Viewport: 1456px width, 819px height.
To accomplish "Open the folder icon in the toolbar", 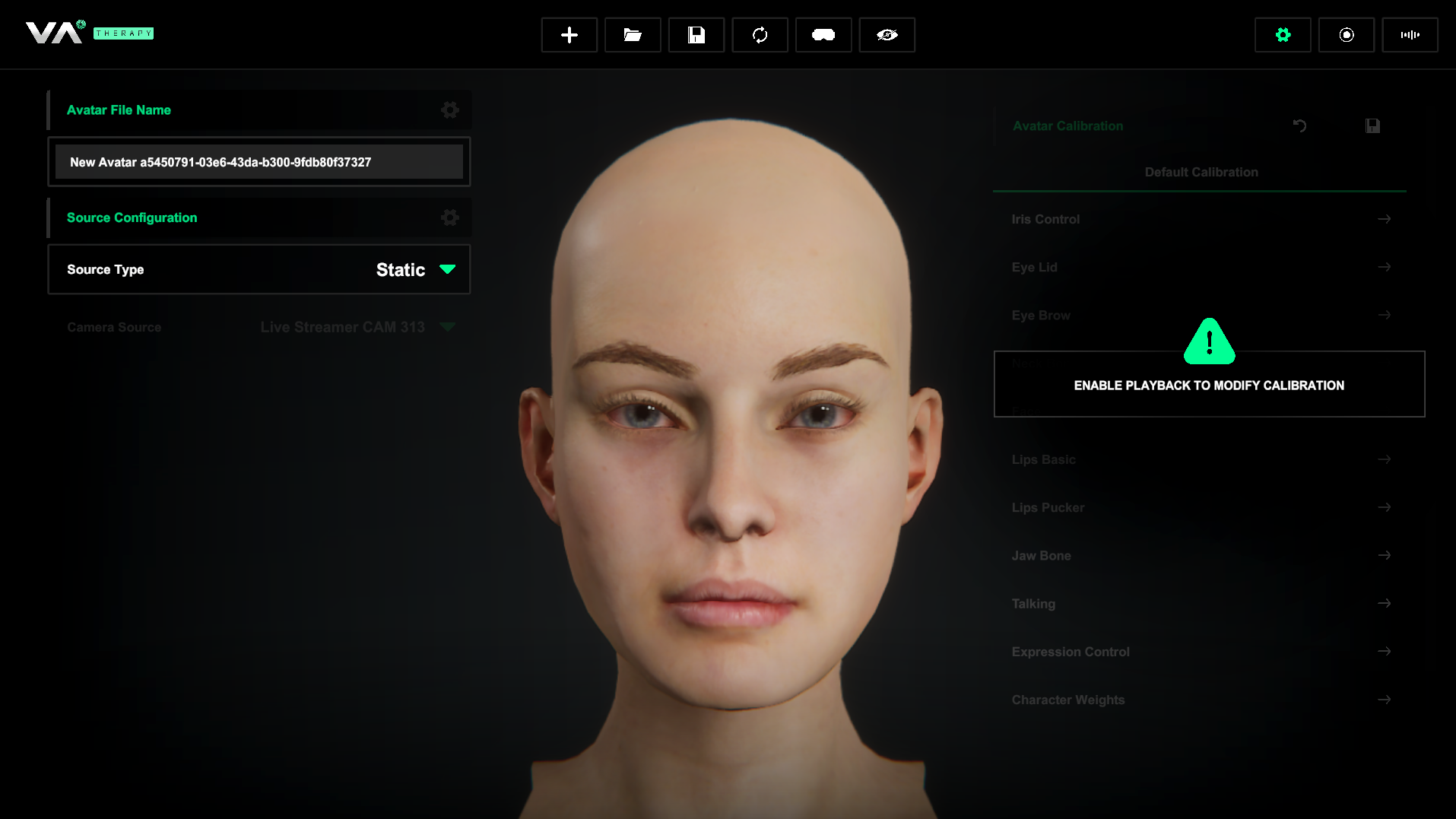I will pyautogui.click(x=633, y=35).
